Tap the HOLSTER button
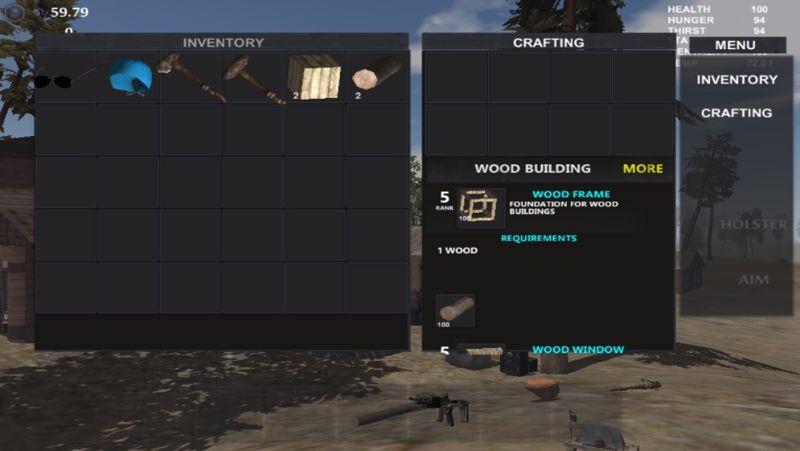The height and width of the screenshot is (451, 800). 753,224
